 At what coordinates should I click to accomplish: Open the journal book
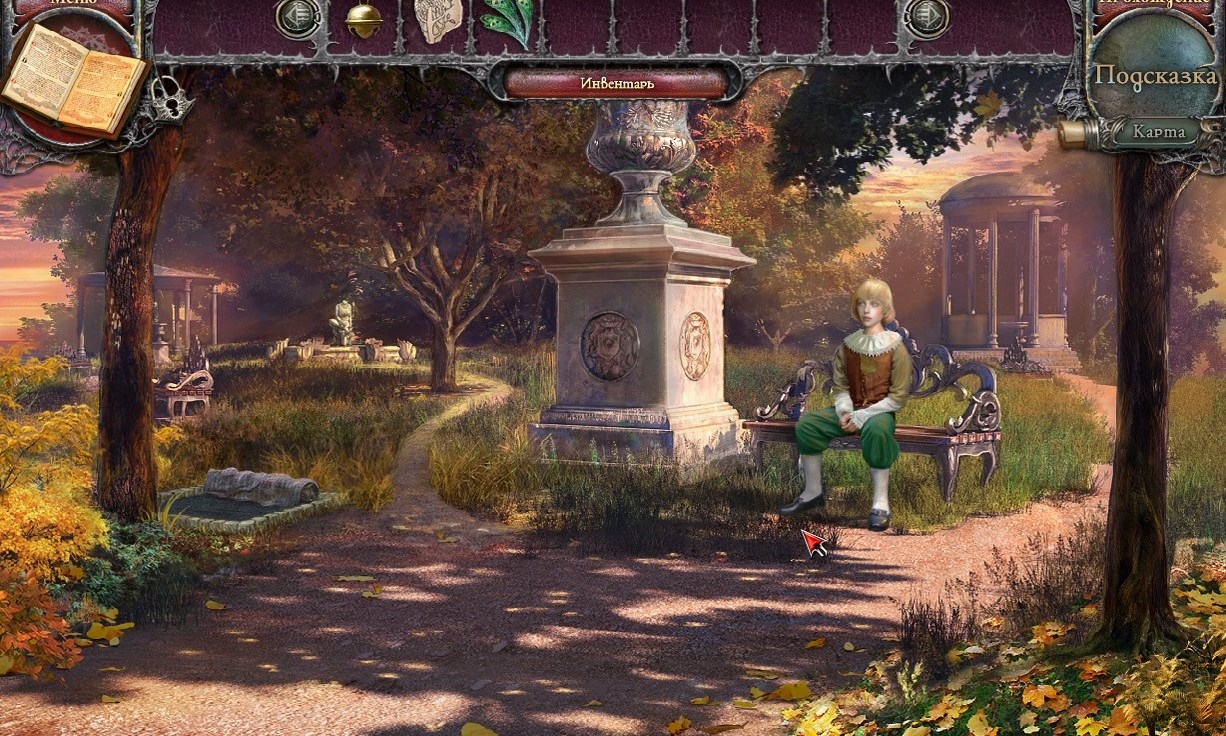72,78
